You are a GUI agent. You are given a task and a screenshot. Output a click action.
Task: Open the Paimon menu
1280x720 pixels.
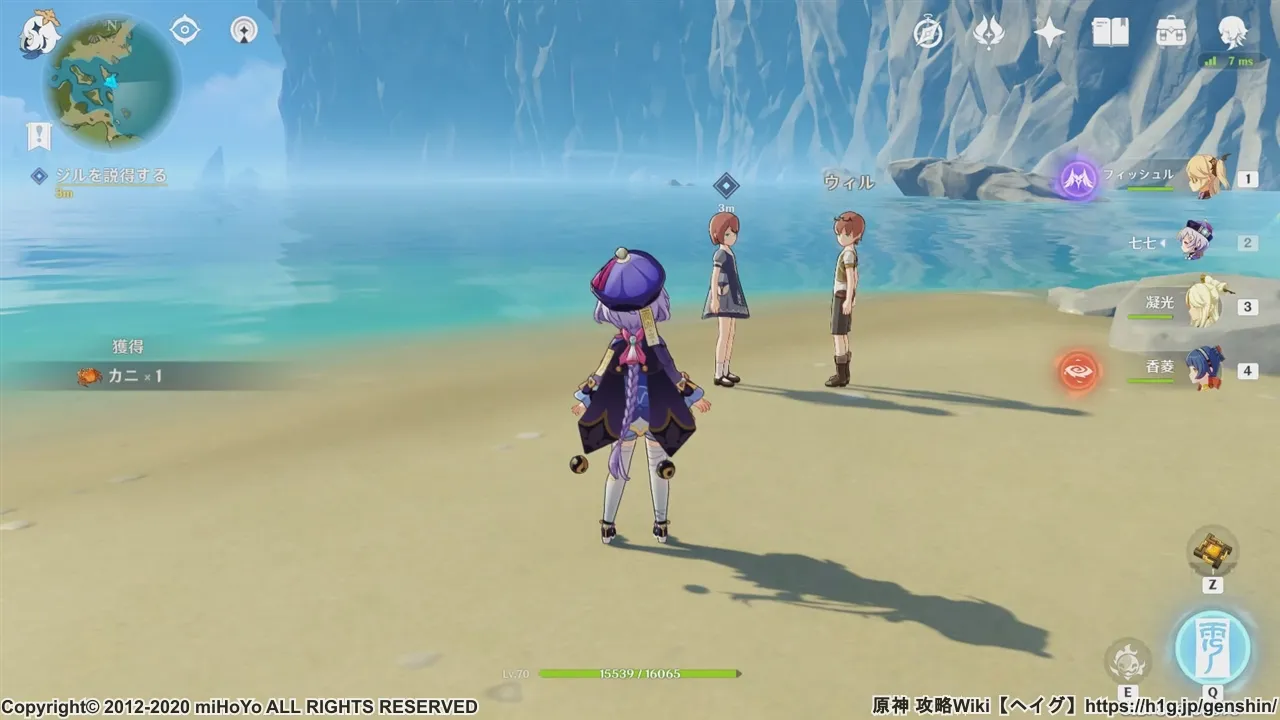click(x=40, y=33)
